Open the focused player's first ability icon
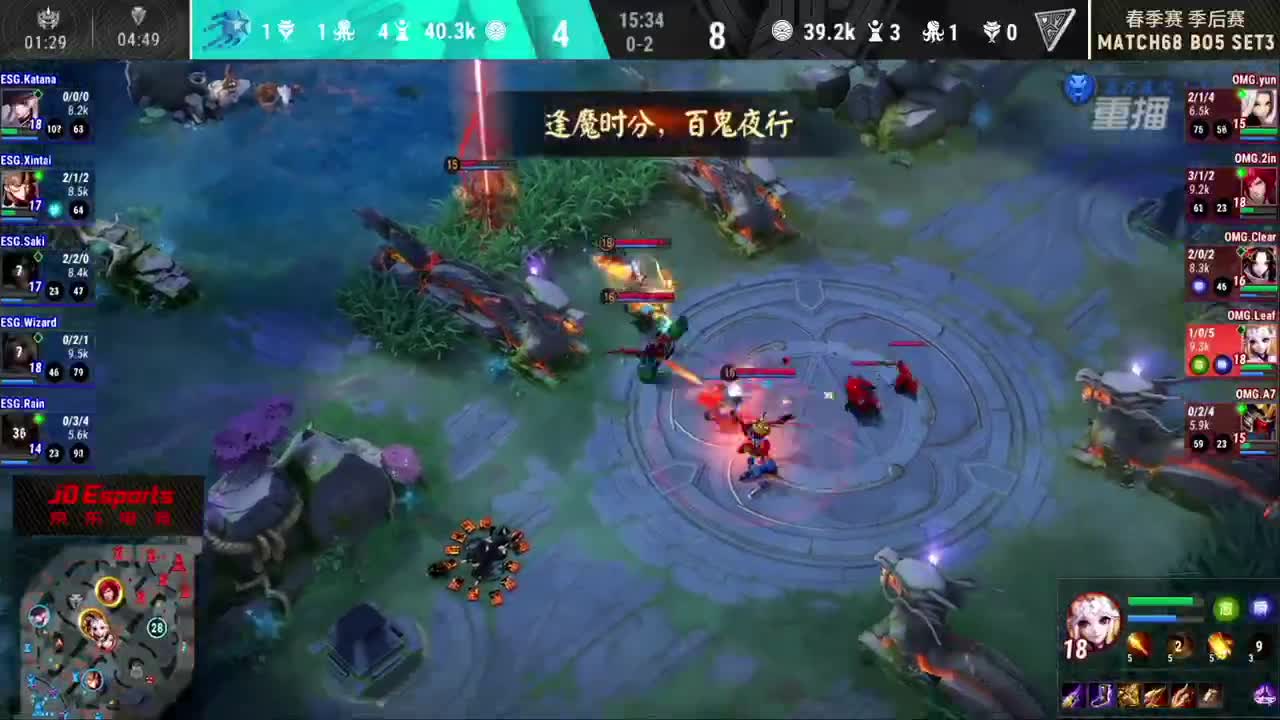This screenshot has height=720, width=1280. point(1138,645)
